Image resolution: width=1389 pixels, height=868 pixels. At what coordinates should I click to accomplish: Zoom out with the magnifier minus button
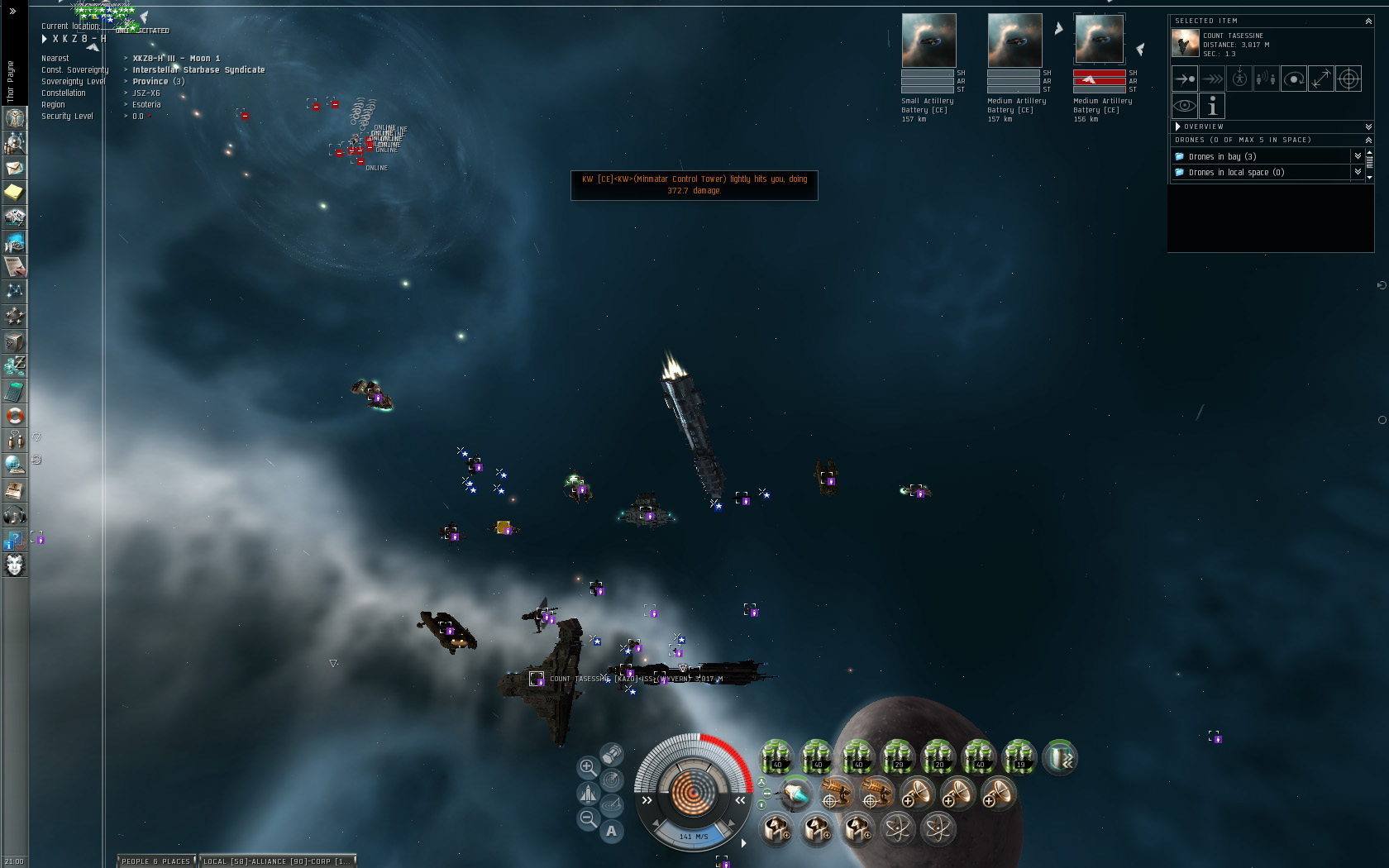pyautogui.click(x=587, y=818)
